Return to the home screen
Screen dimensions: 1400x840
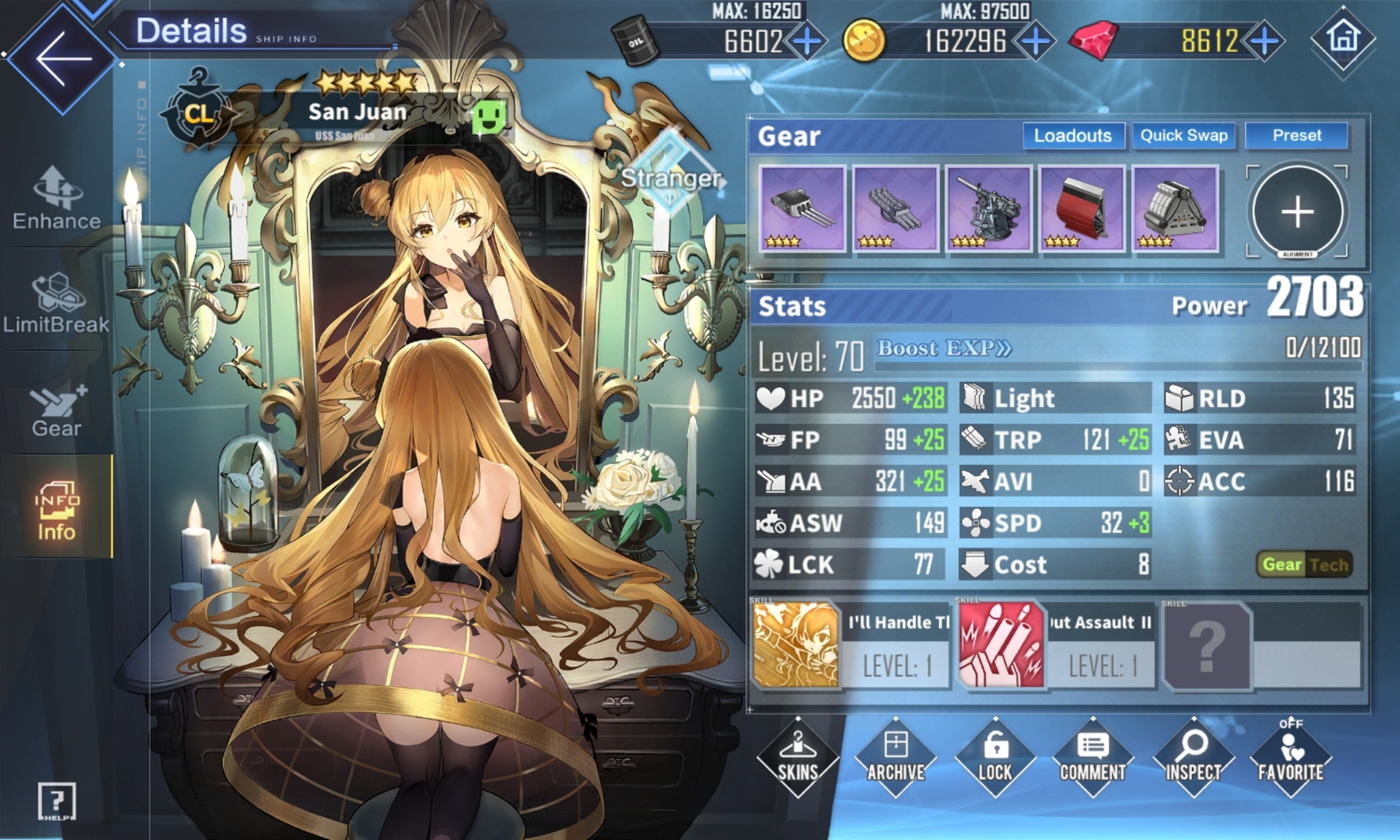tap(1343, 38)
